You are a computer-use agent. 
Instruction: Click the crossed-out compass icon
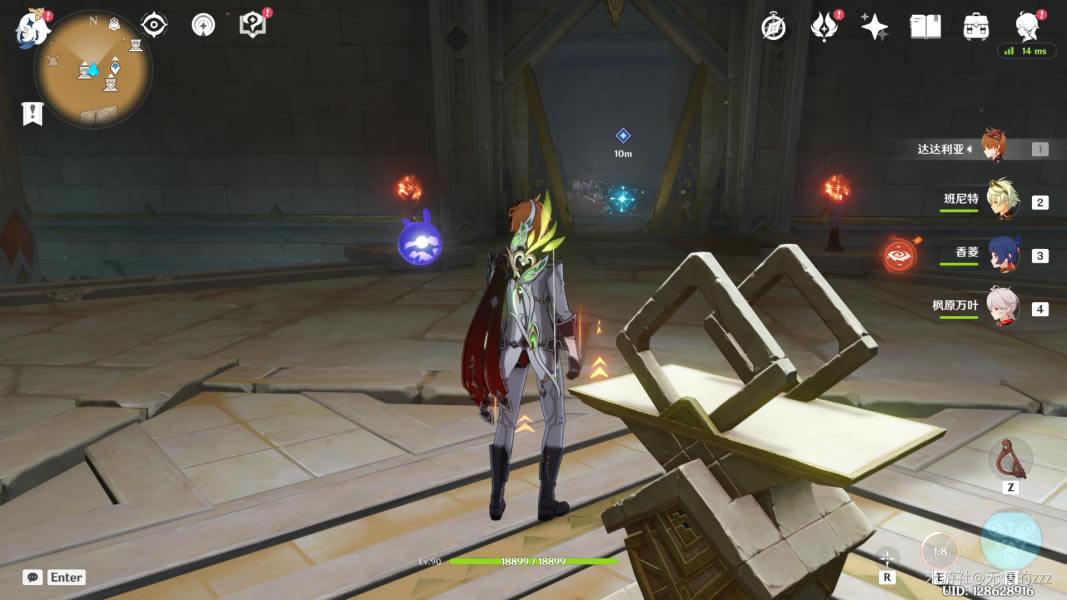[773, 27]
